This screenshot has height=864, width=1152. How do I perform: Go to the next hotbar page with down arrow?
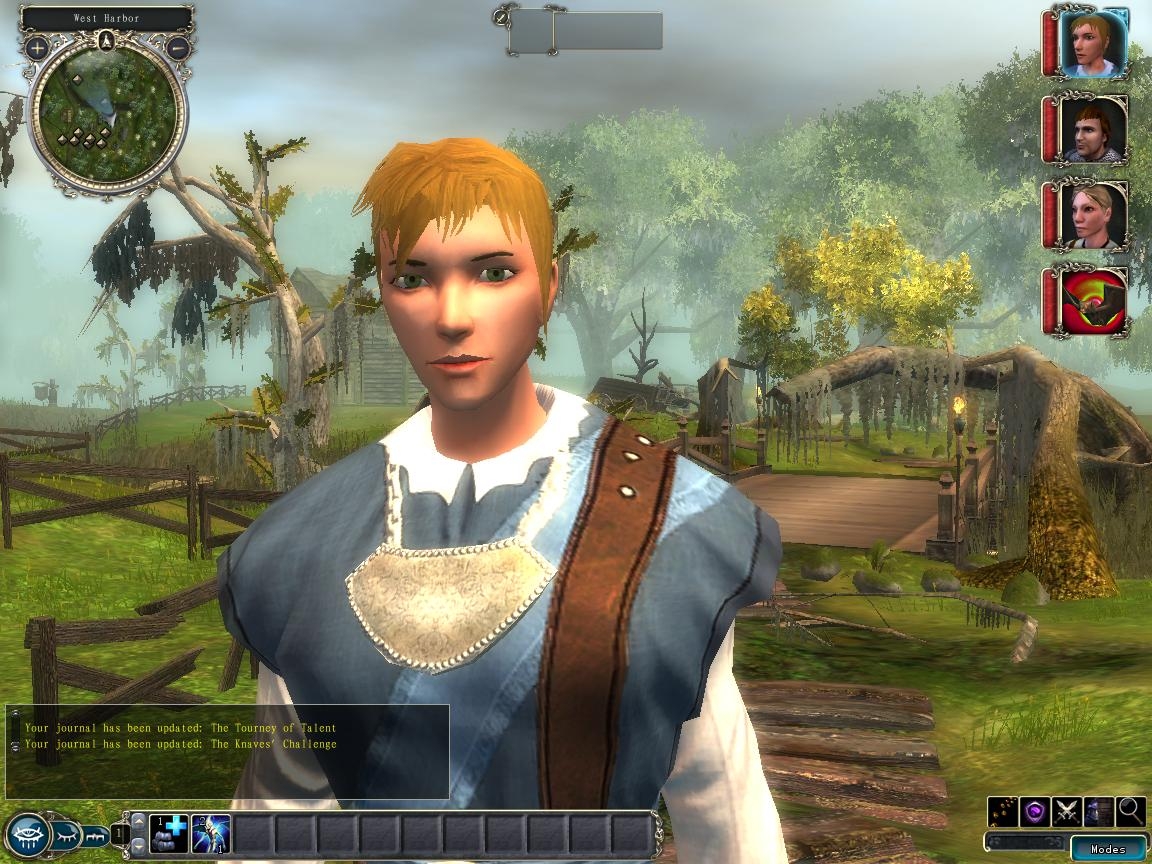pos(138,847)
